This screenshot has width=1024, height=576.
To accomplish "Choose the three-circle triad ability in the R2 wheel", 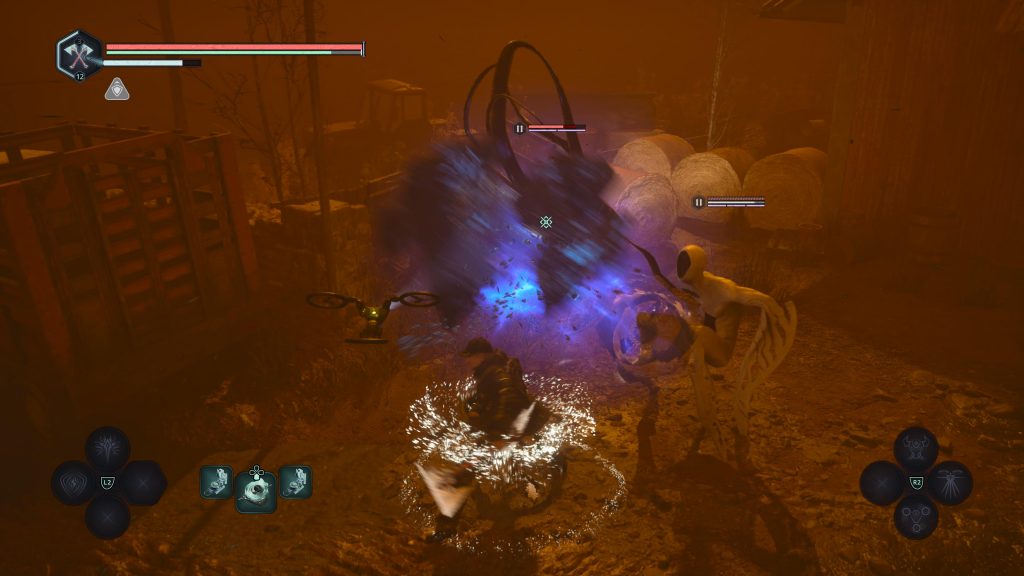I will coord(915,516).
